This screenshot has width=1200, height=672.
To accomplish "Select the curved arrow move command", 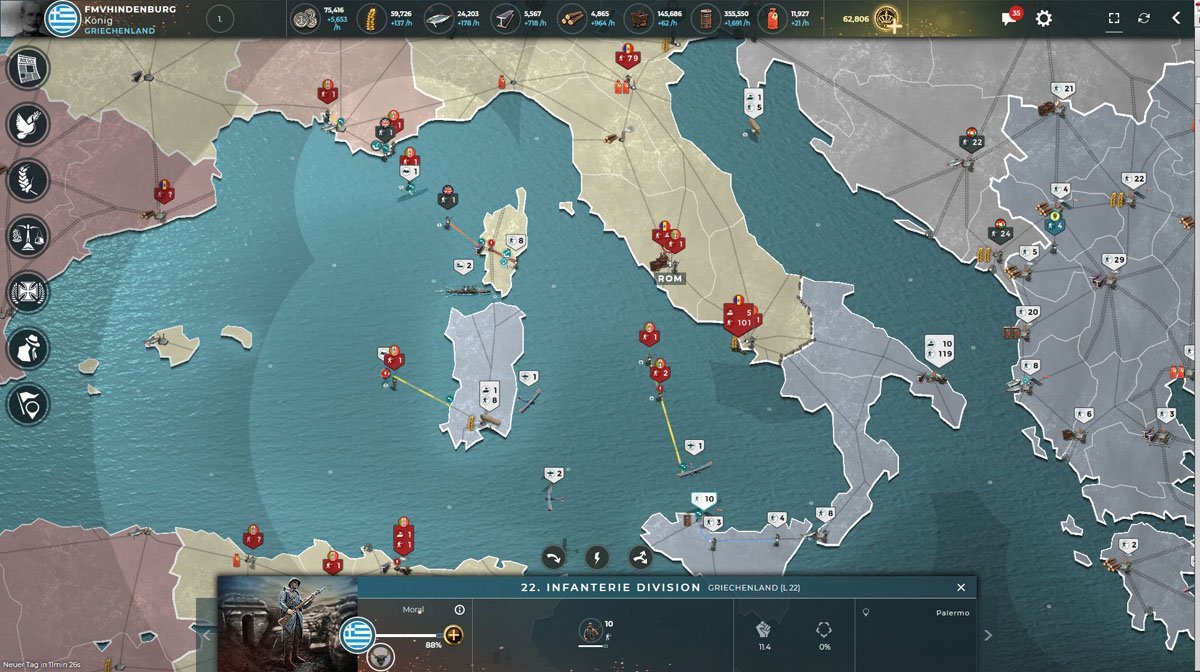I will pos(554,557).
